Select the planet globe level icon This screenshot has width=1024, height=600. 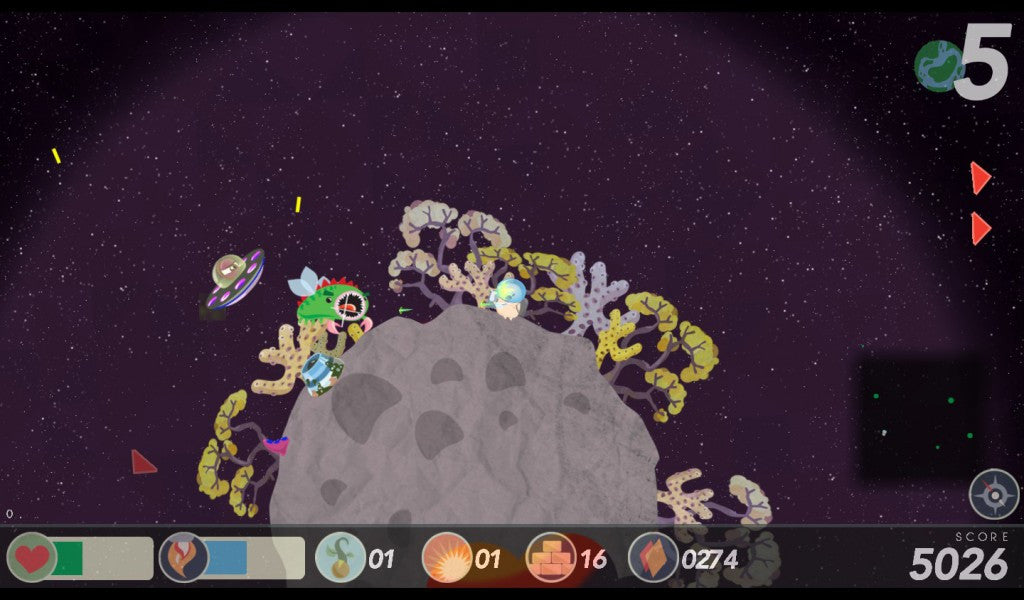click(x=939, y=66)
